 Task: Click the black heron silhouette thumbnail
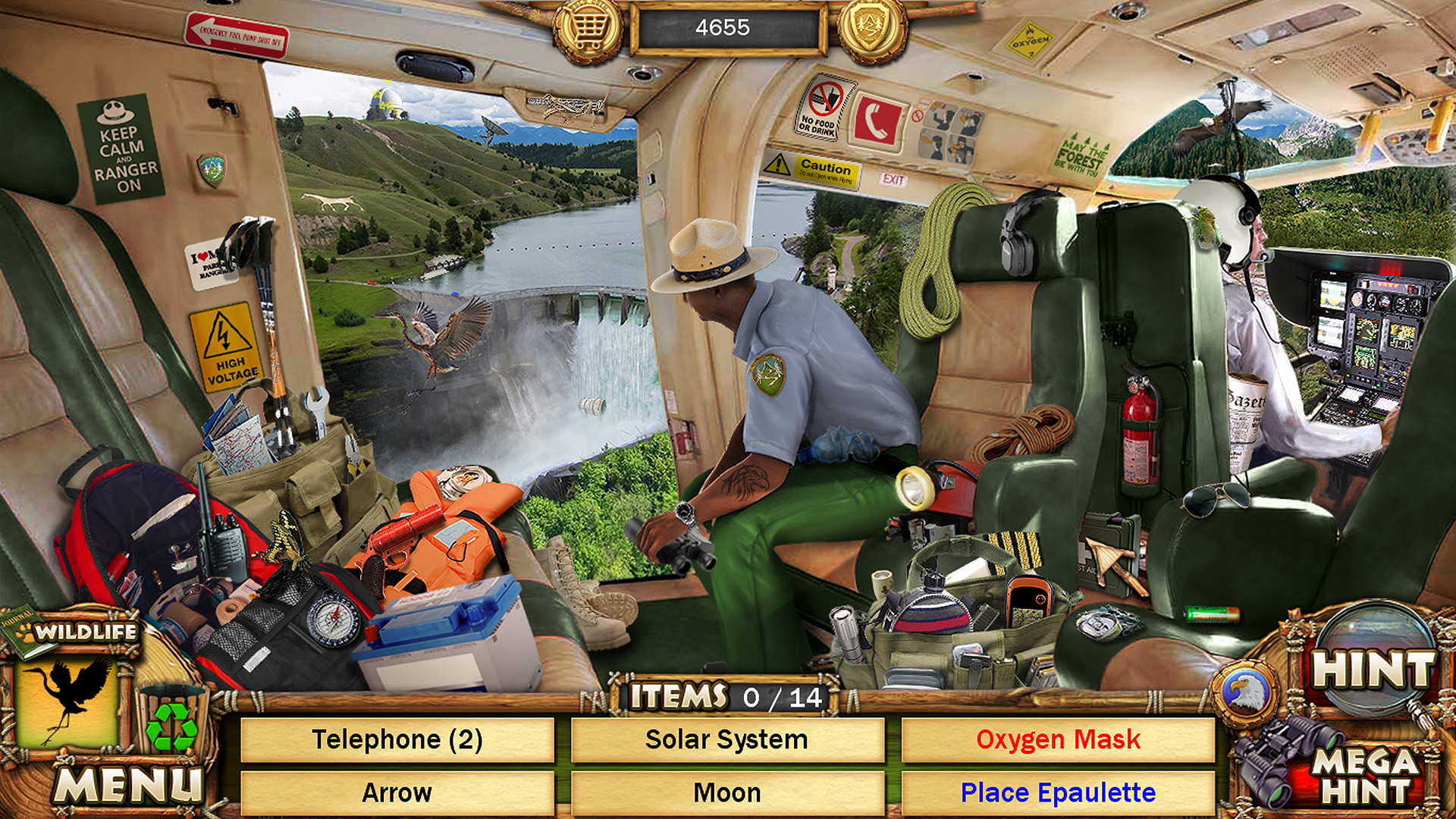[x=72, y=701]
